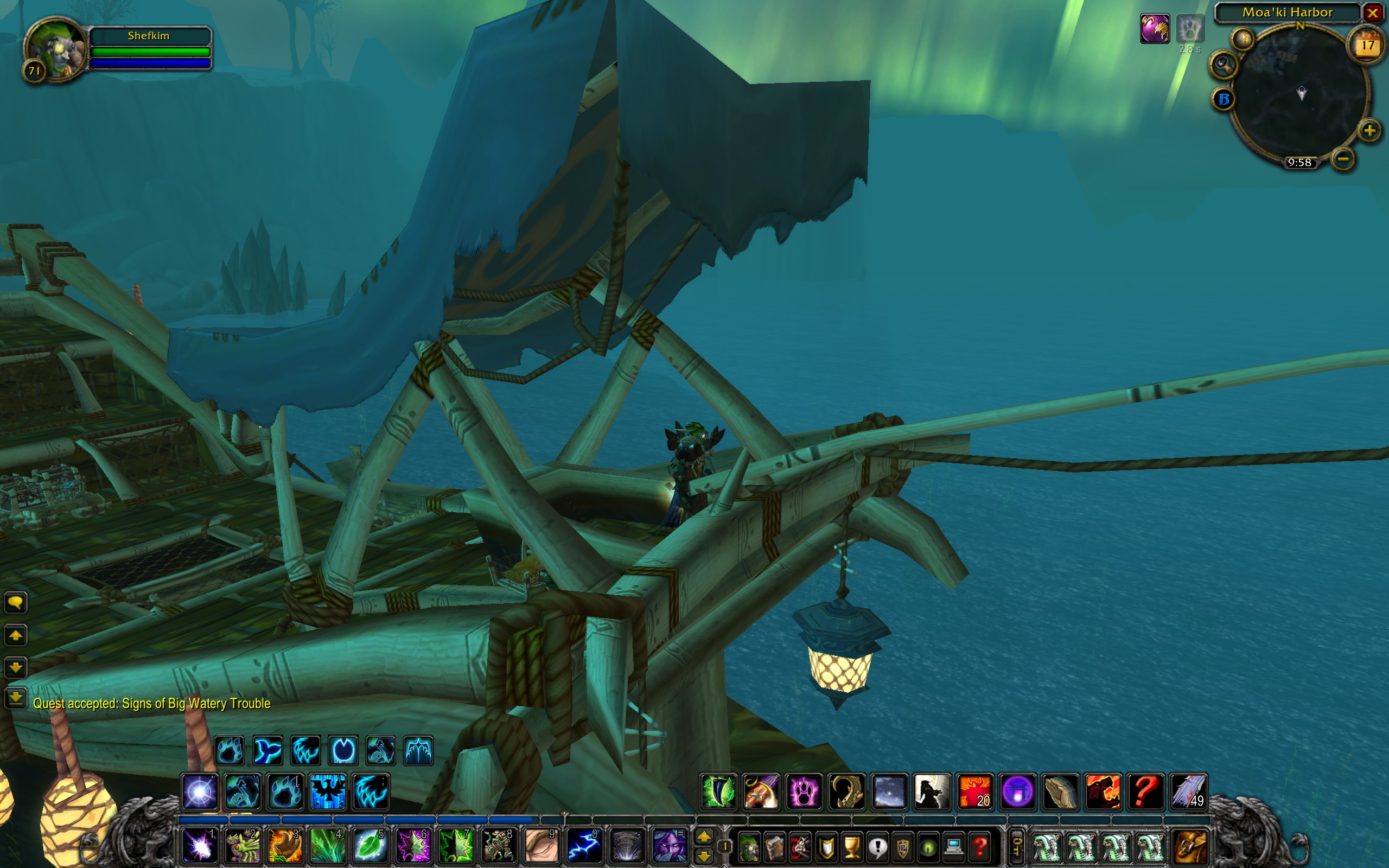Use the tornado ability on the action bar
Viewport: 1389px width, 868px height.
(x=627, y=846)
